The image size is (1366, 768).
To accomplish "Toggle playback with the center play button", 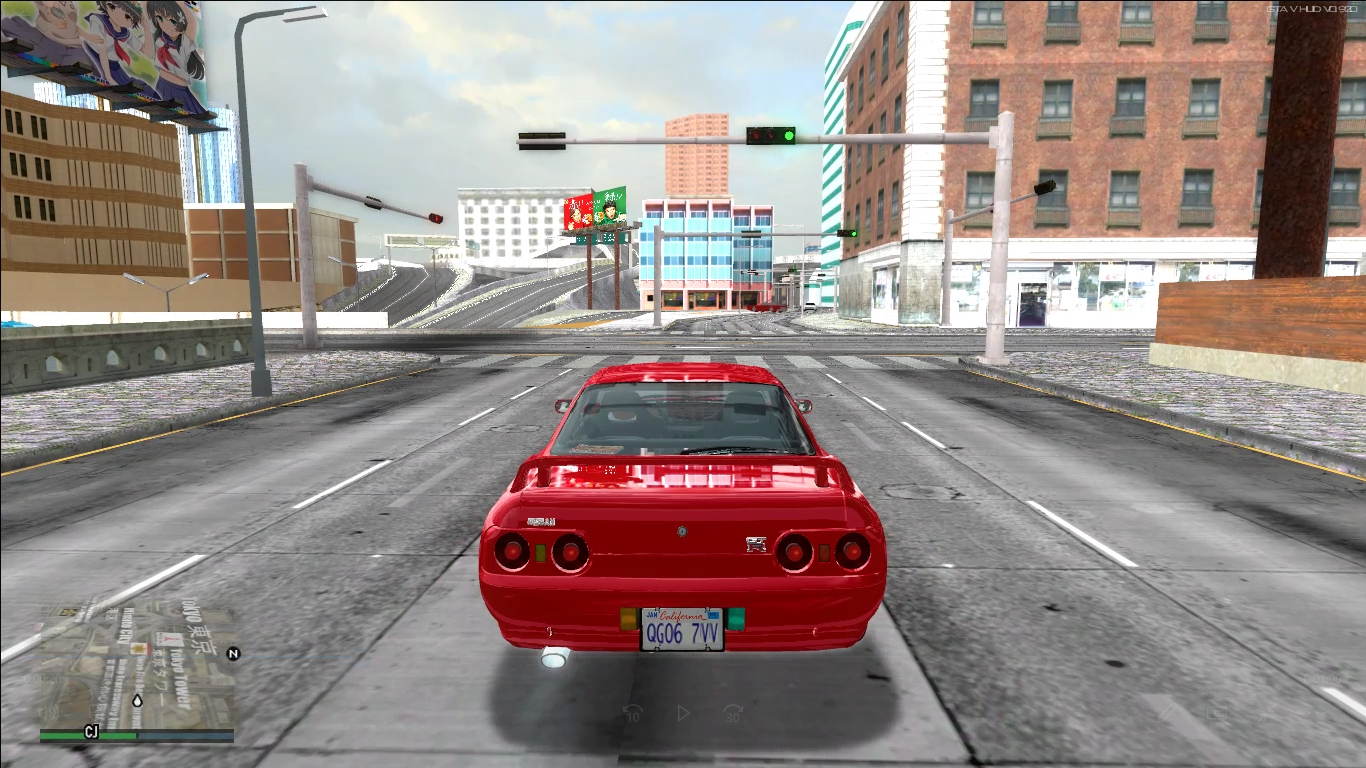I will (x=683, y=712).
